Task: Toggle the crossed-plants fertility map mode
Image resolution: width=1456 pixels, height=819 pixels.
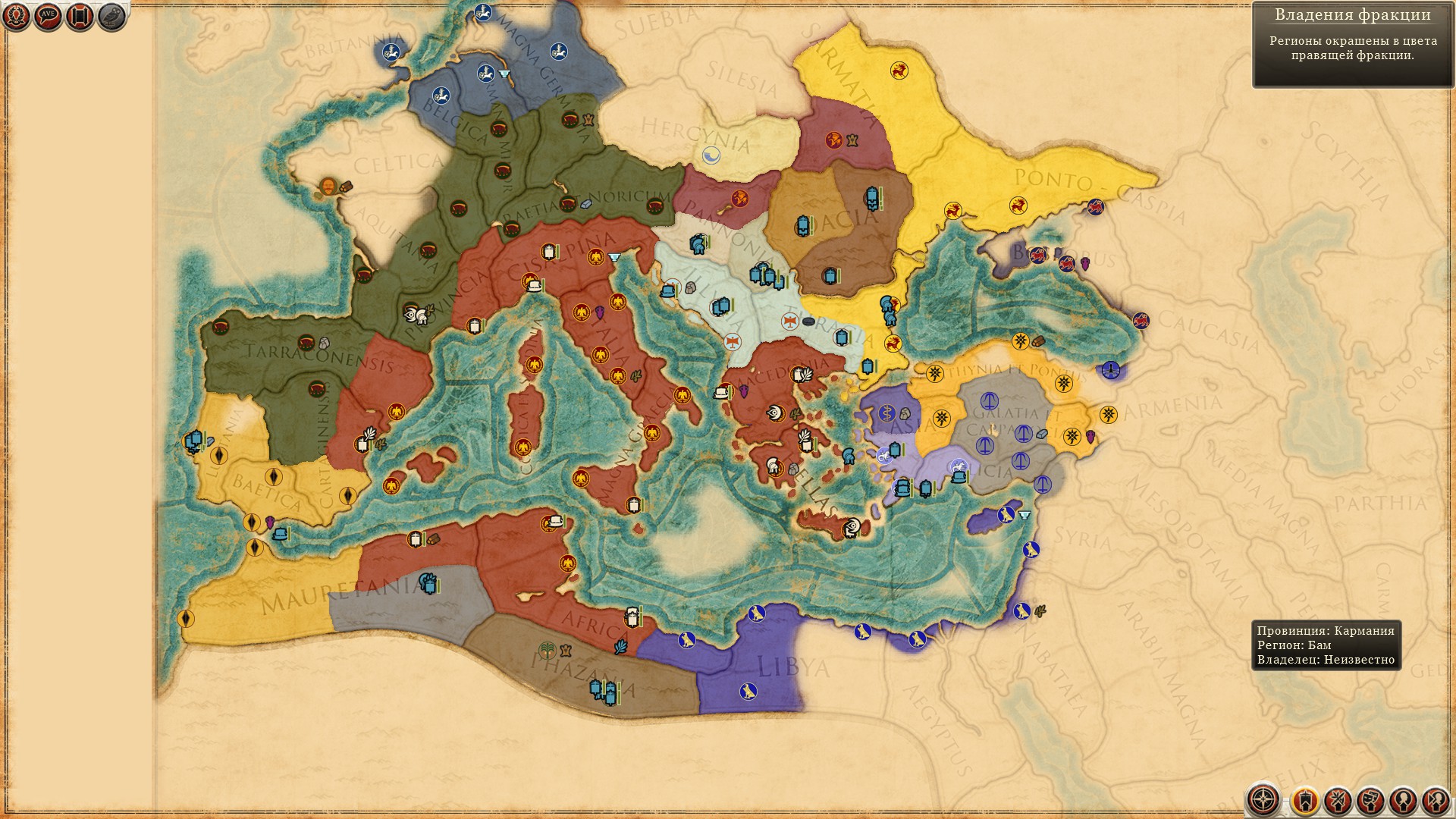Action: pyautogui.click(x=1338, y=799)
